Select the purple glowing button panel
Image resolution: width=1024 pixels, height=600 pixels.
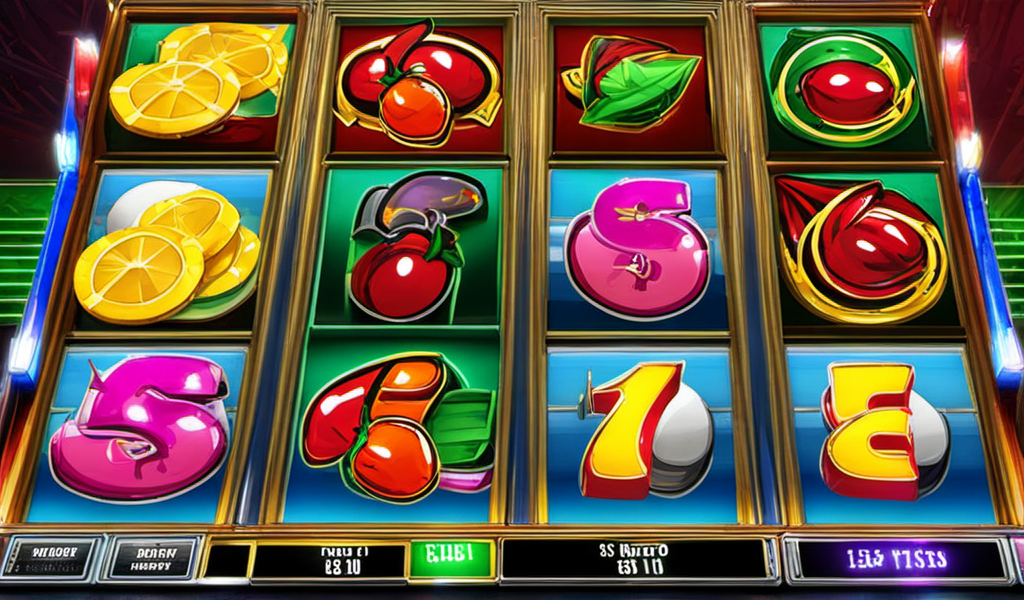(x=897, y=559)
